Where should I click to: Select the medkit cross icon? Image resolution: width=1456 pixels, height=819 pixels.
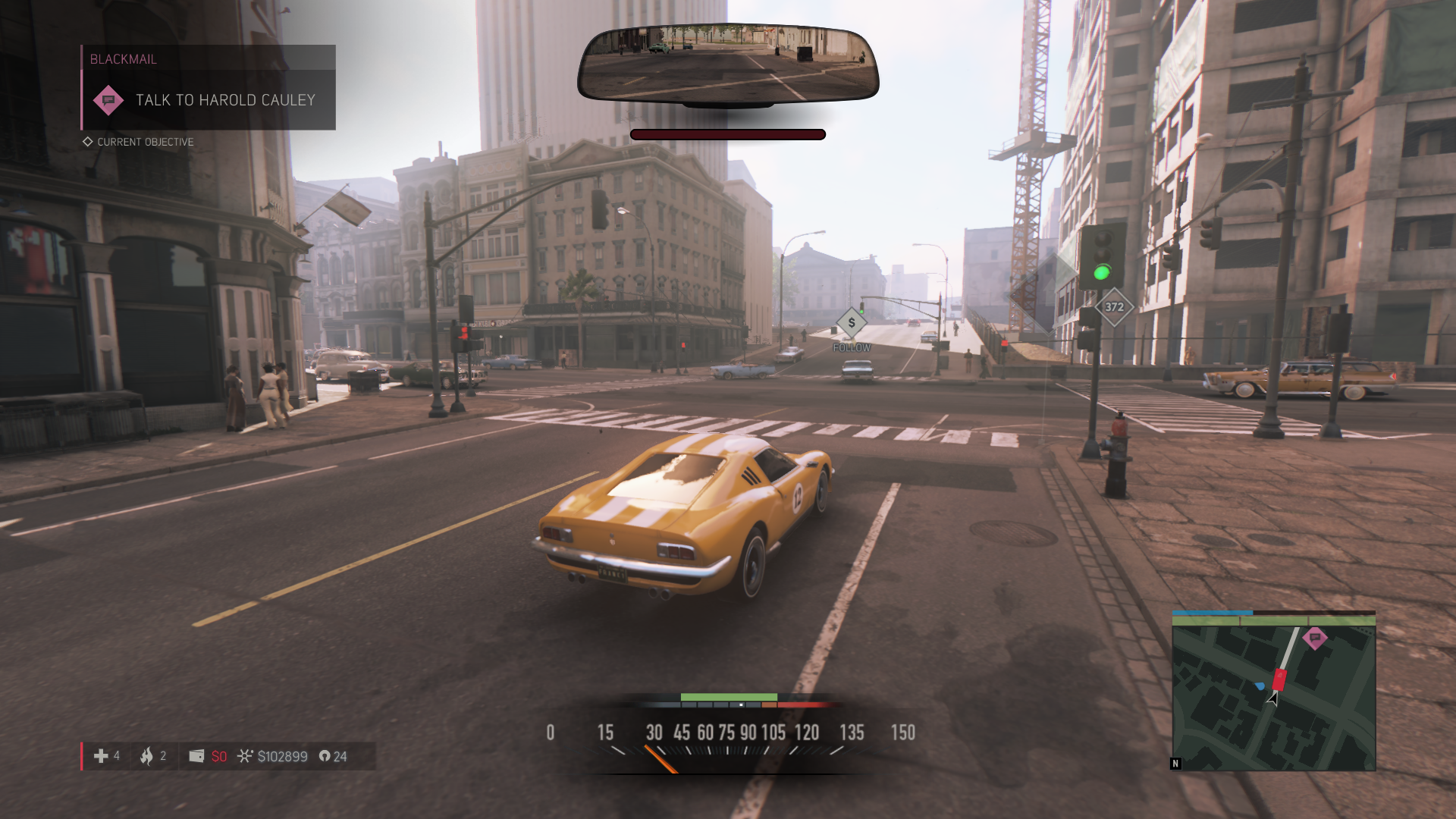point(101,756)
